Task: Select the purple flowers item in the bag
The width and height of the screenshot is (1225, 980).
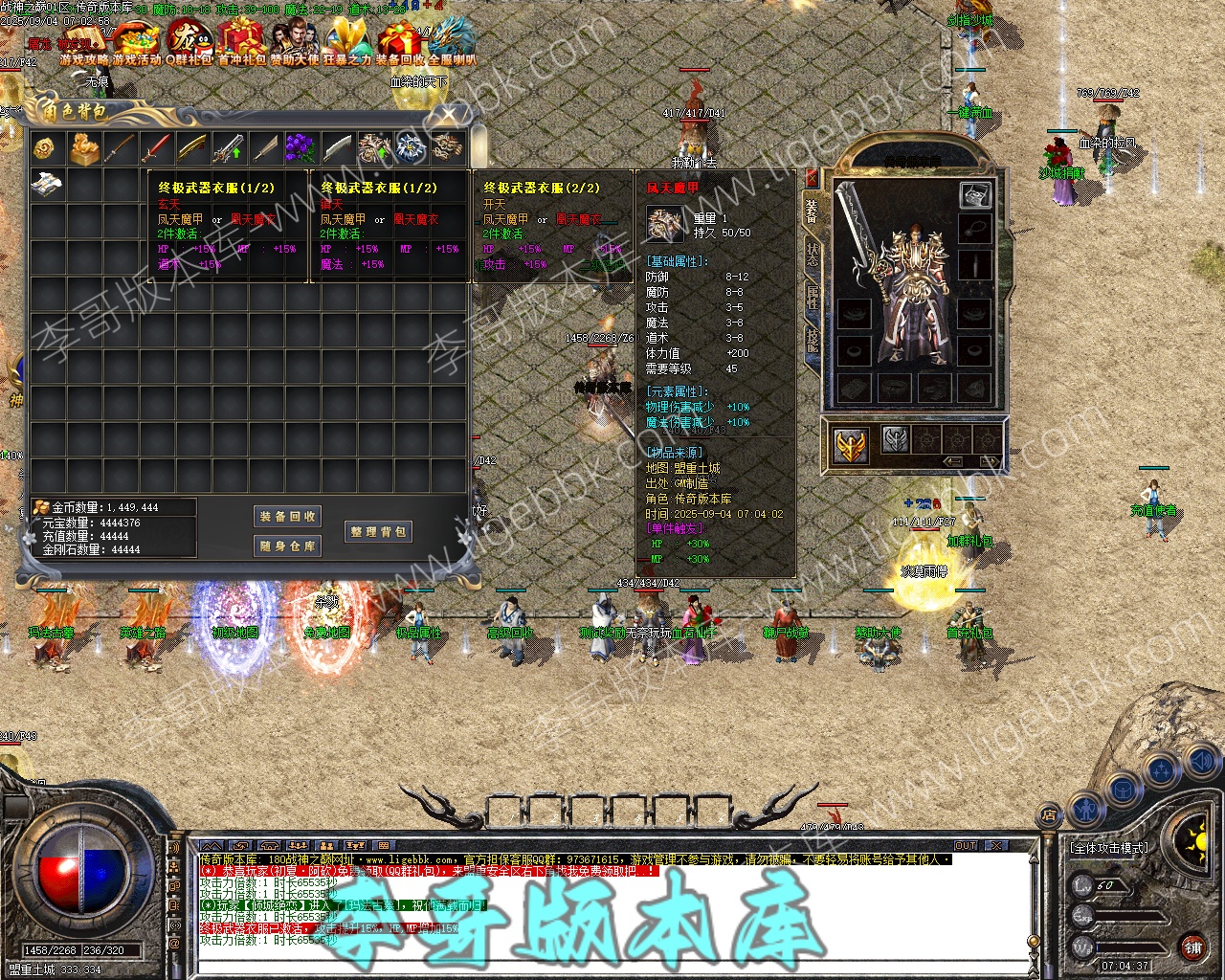Action: (300, 148)
